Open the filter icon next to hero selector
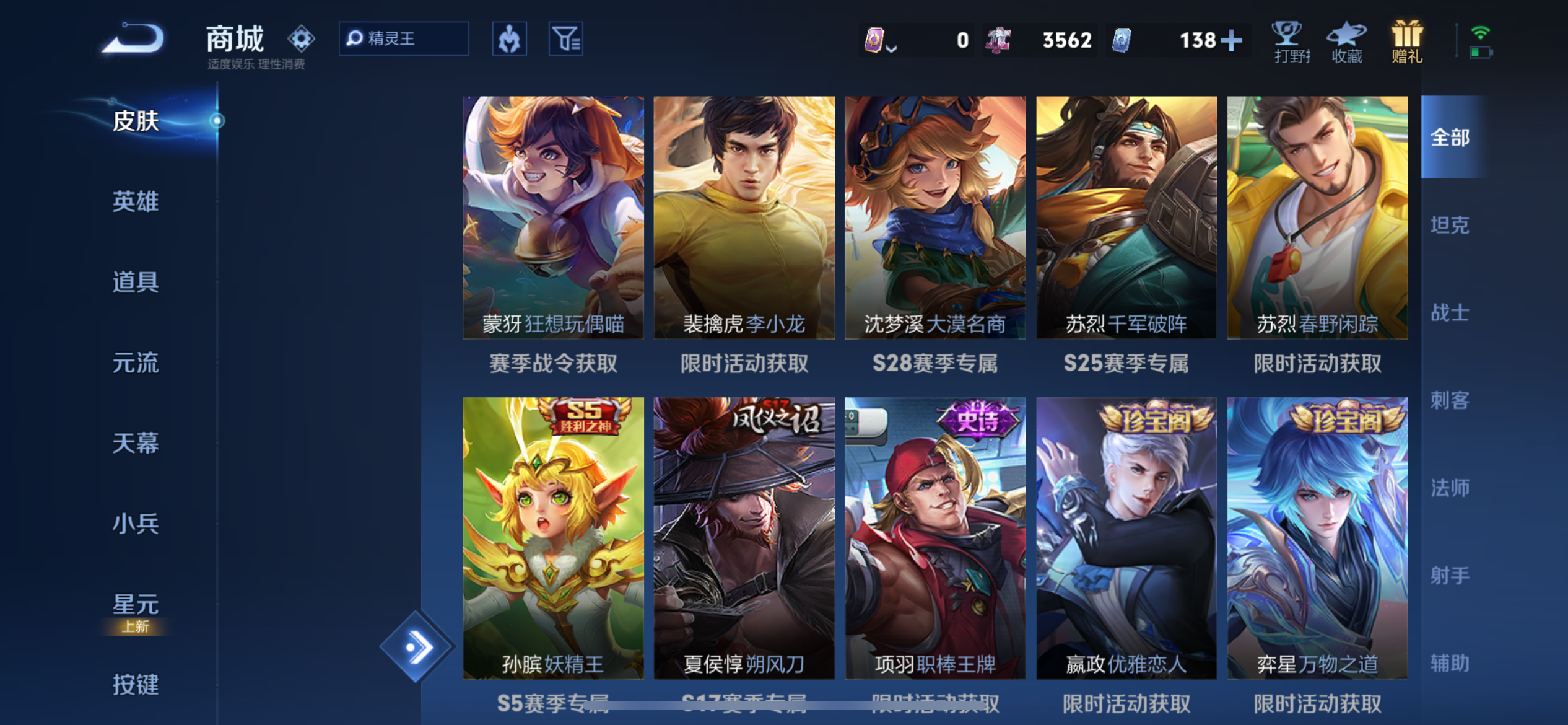 coord(565,38)
